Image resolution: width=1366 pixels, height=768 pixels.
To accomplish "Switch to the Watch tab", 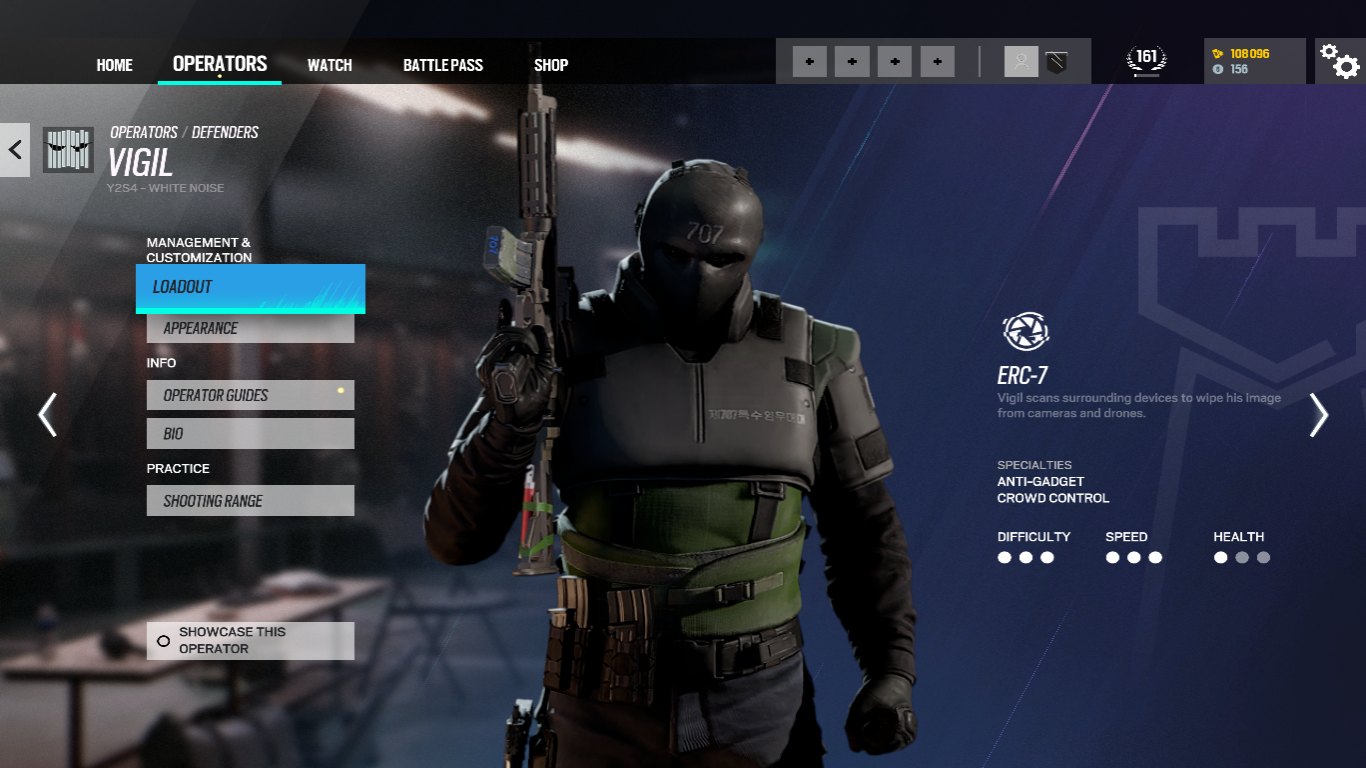I will [x=329, y=65].
